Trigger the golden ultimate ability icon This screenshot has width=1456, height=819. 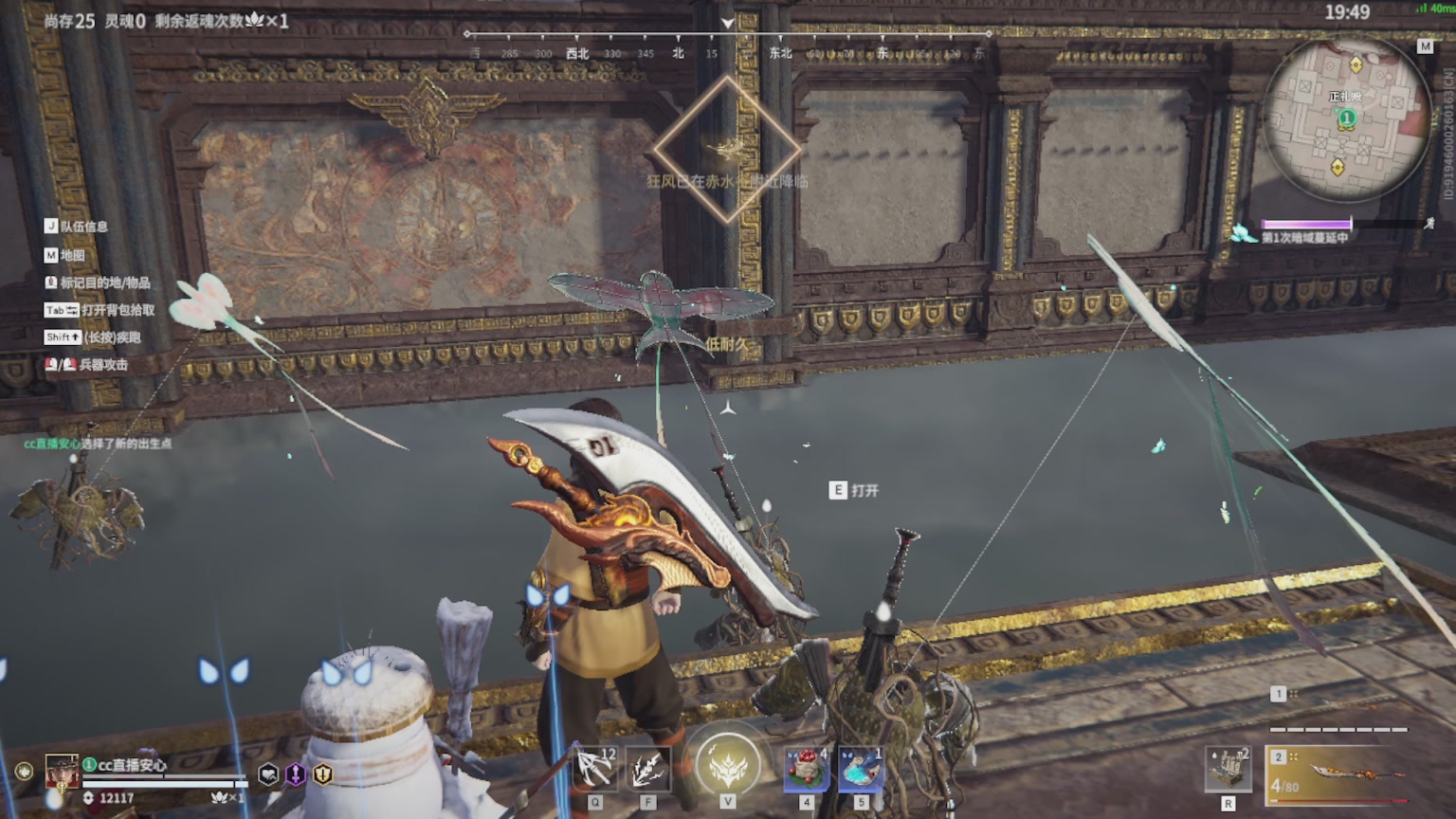coord(727,765)
